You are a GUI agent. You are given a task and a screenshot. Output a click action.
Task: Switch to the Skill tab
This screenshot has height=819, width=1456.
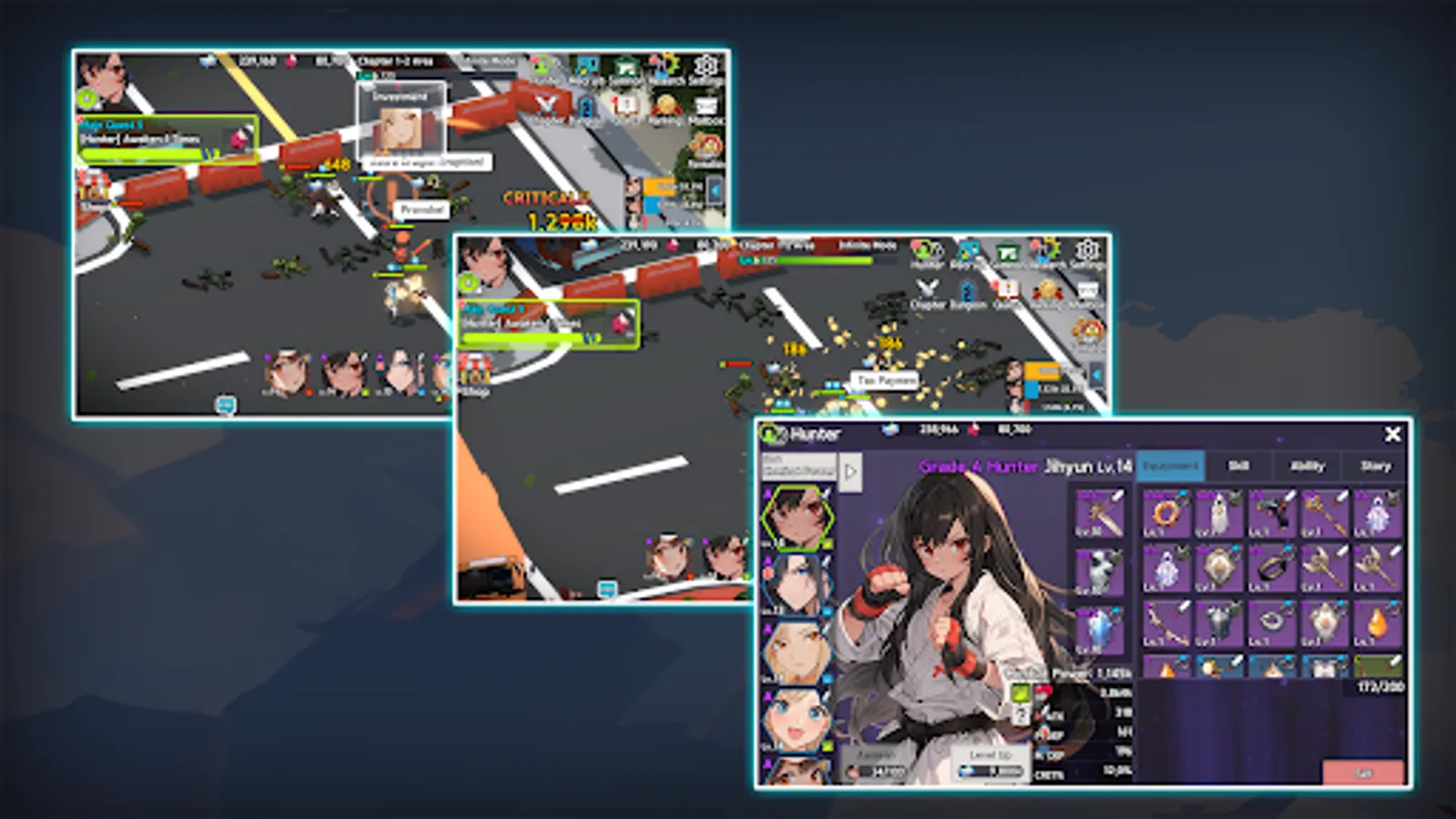click(x=1239, y=466)
